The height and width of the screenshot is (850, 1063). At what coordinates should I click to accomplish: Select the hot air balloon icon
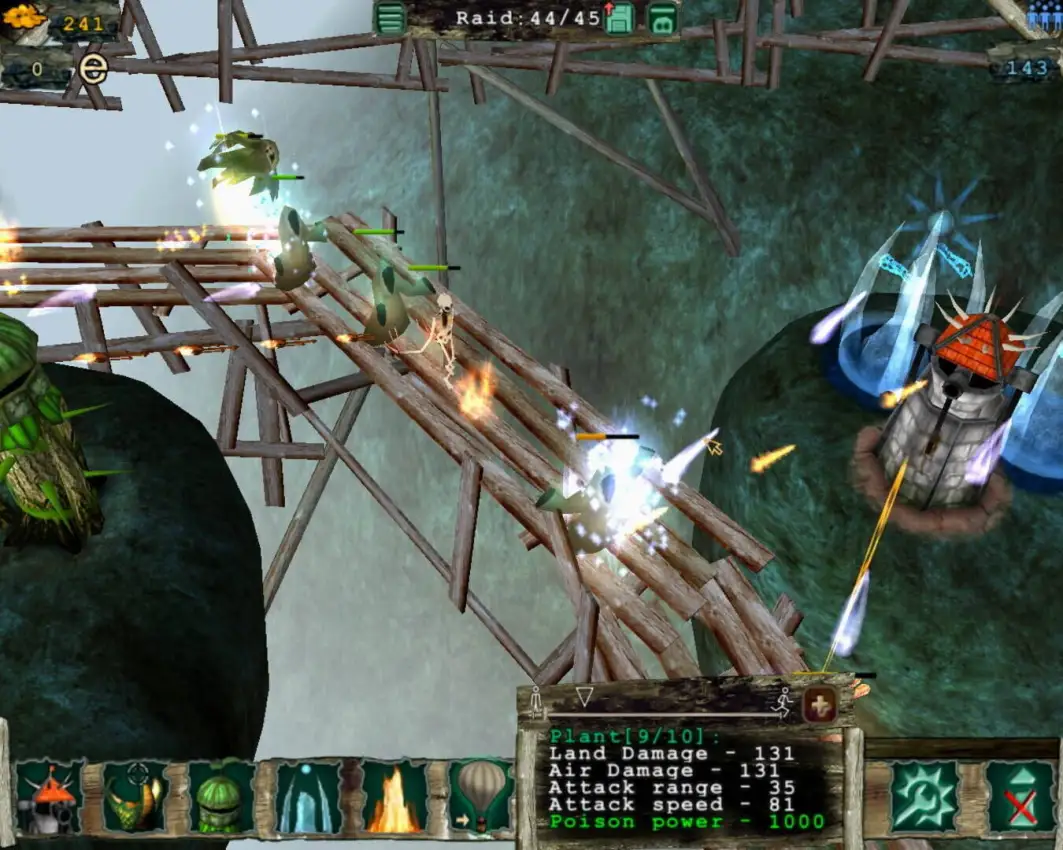[x=480, y=797]
